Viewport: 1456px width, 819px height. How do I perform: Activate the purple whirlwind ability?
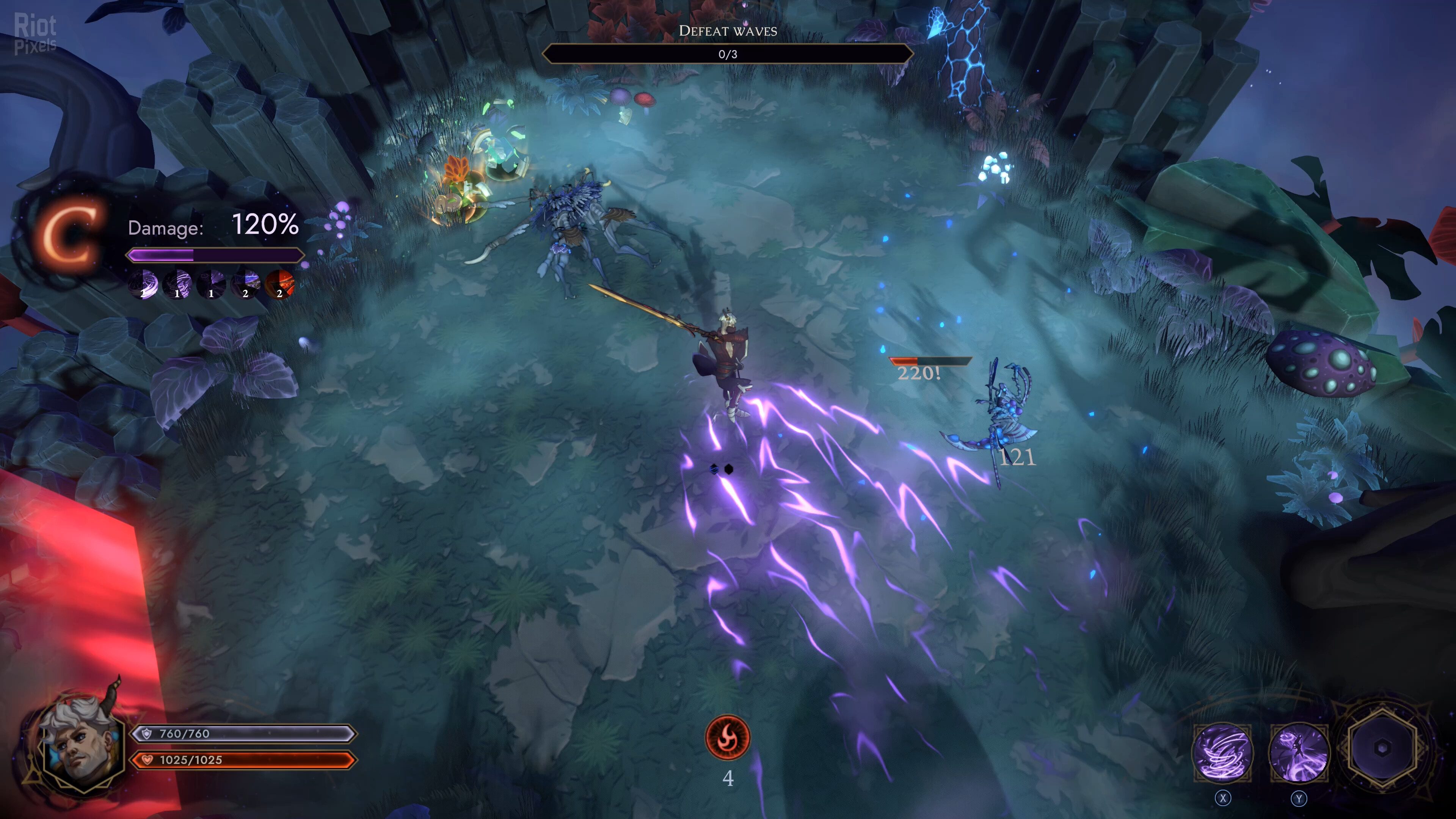coord(1222,752)
